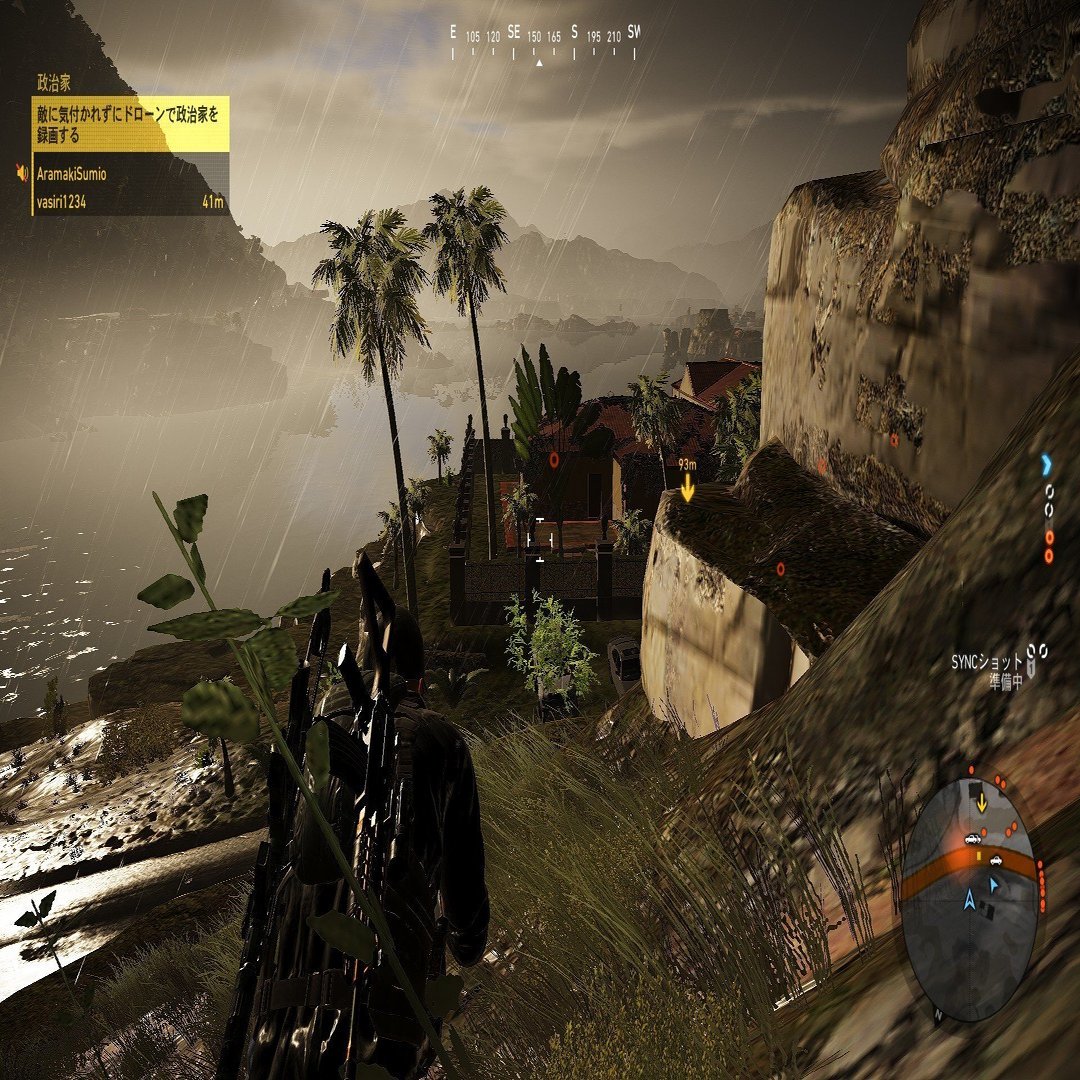Click the compass heading bar
This screenshot has width=1080, height=1080.
pyautogui.click(x=545, y=42)
